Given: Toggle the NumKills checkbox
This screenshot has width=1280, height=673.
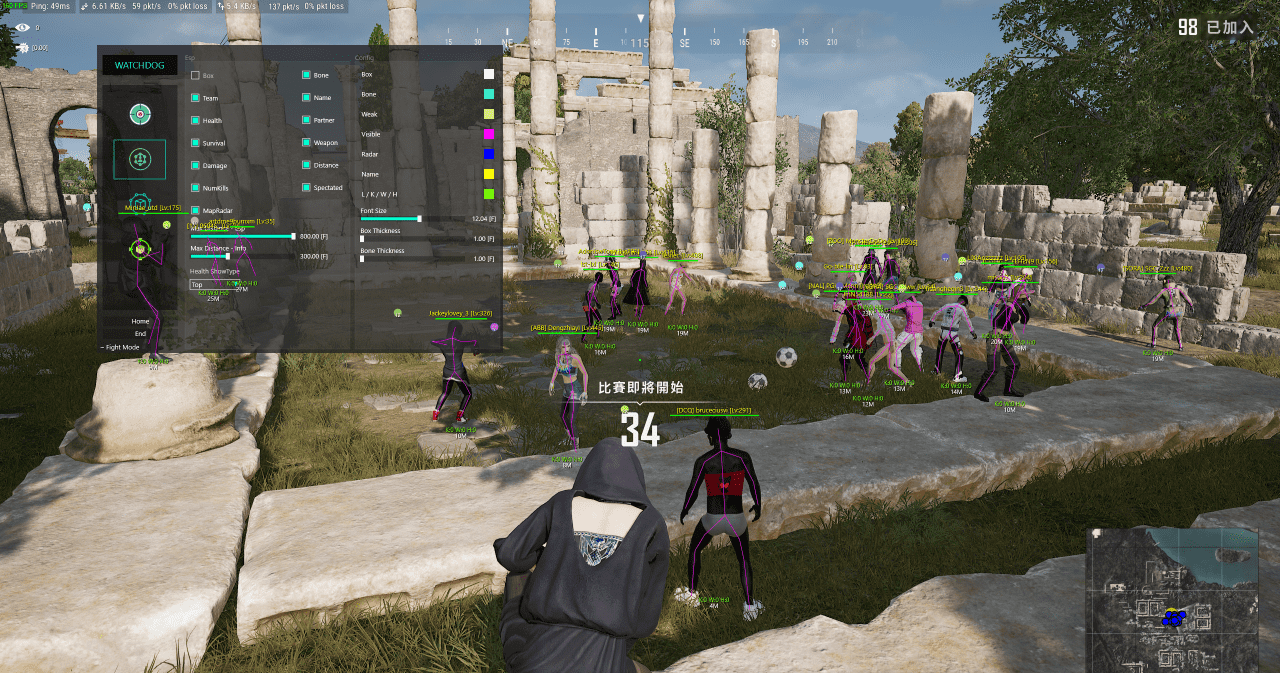Looking at the screenshot, I should [x=196, y=187].
